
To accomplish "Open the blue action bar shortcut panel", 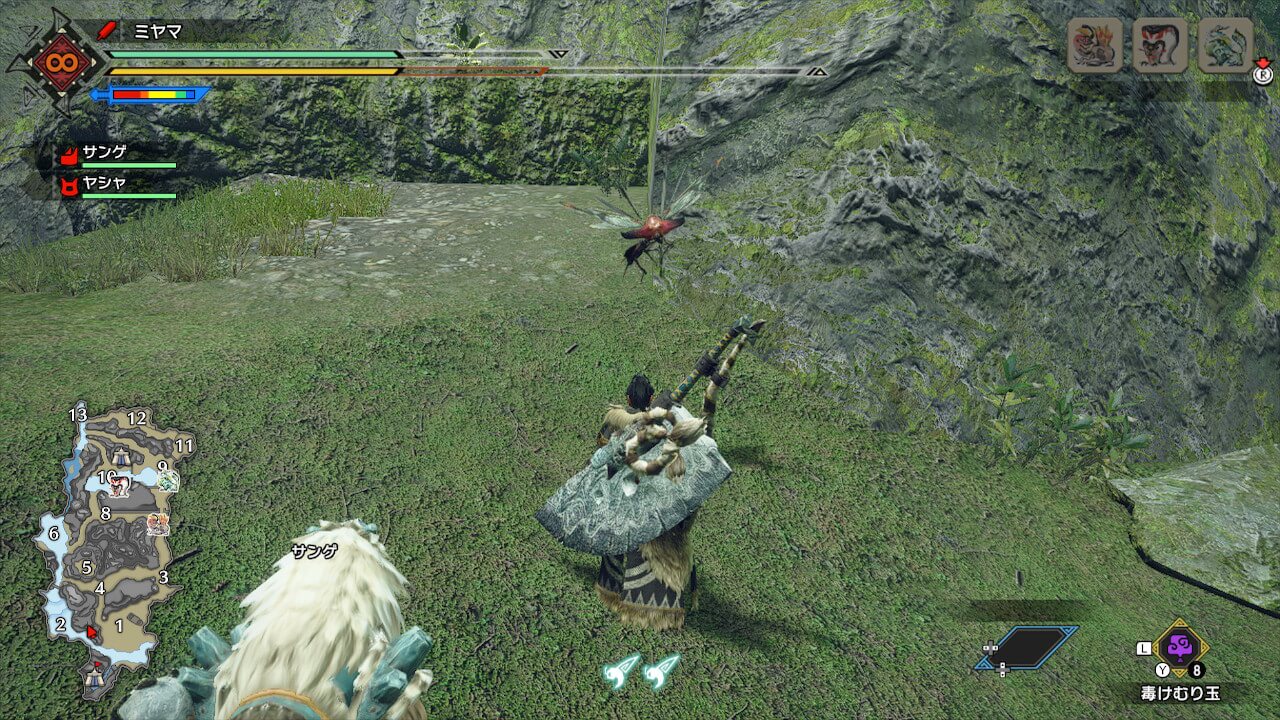I will pyautogui.click(x=1027, y=647).
